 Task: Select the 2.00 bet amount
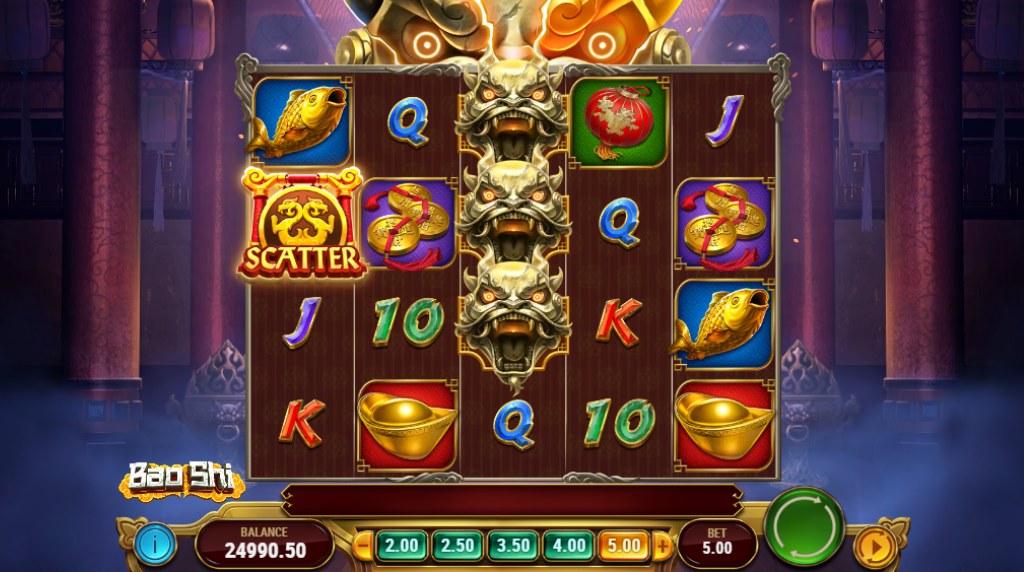click(401, 546)
